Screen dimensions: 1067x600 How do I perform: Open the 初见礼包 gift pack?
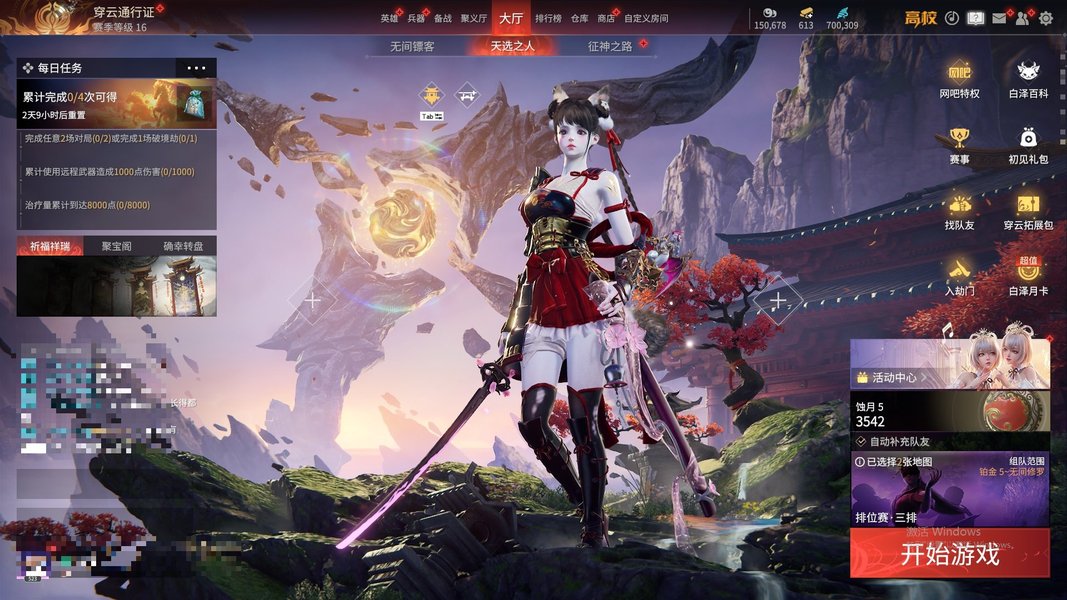pos(1028,146)
